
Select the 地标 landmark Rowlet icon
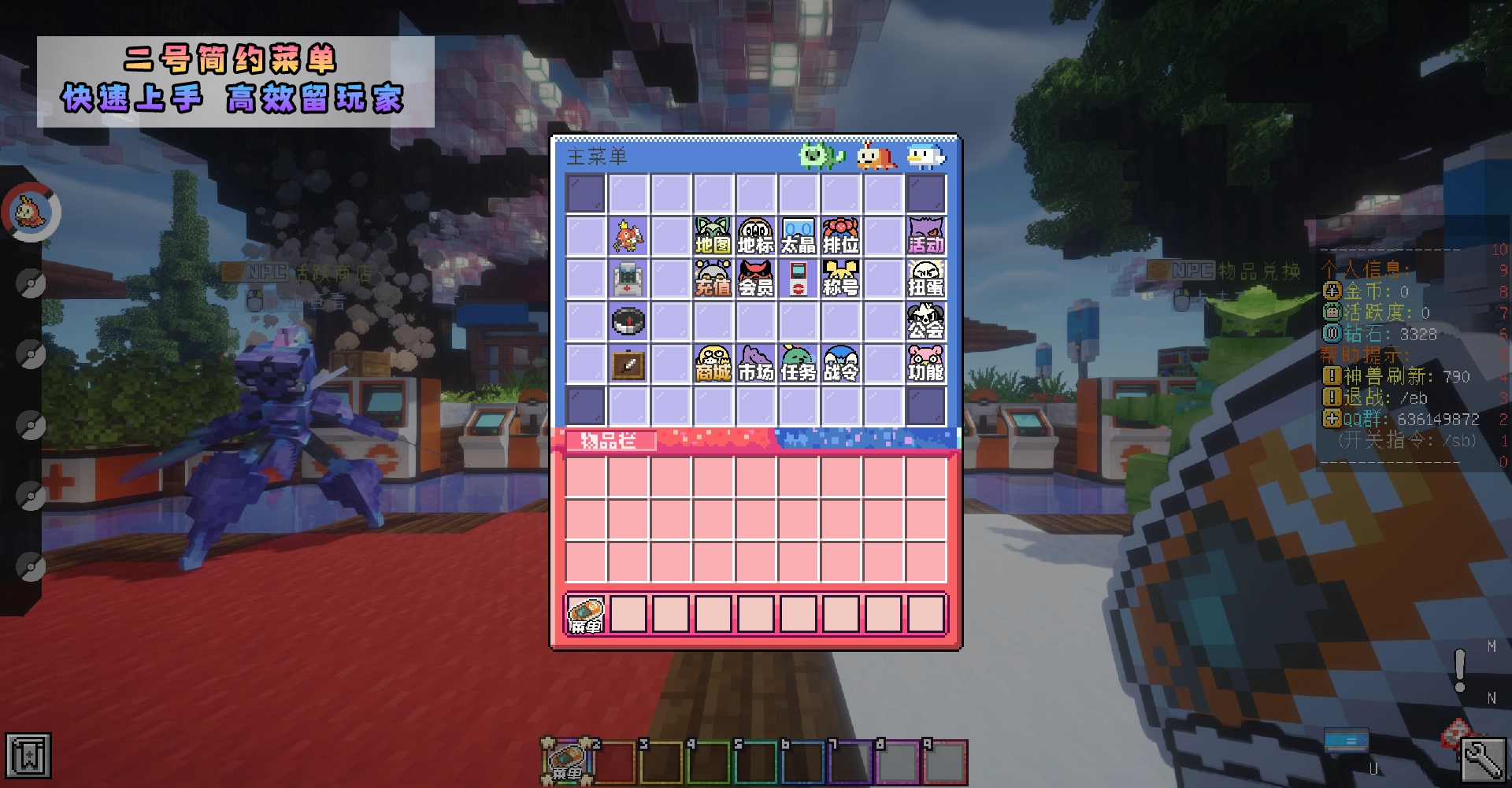(x=755, y=235)
